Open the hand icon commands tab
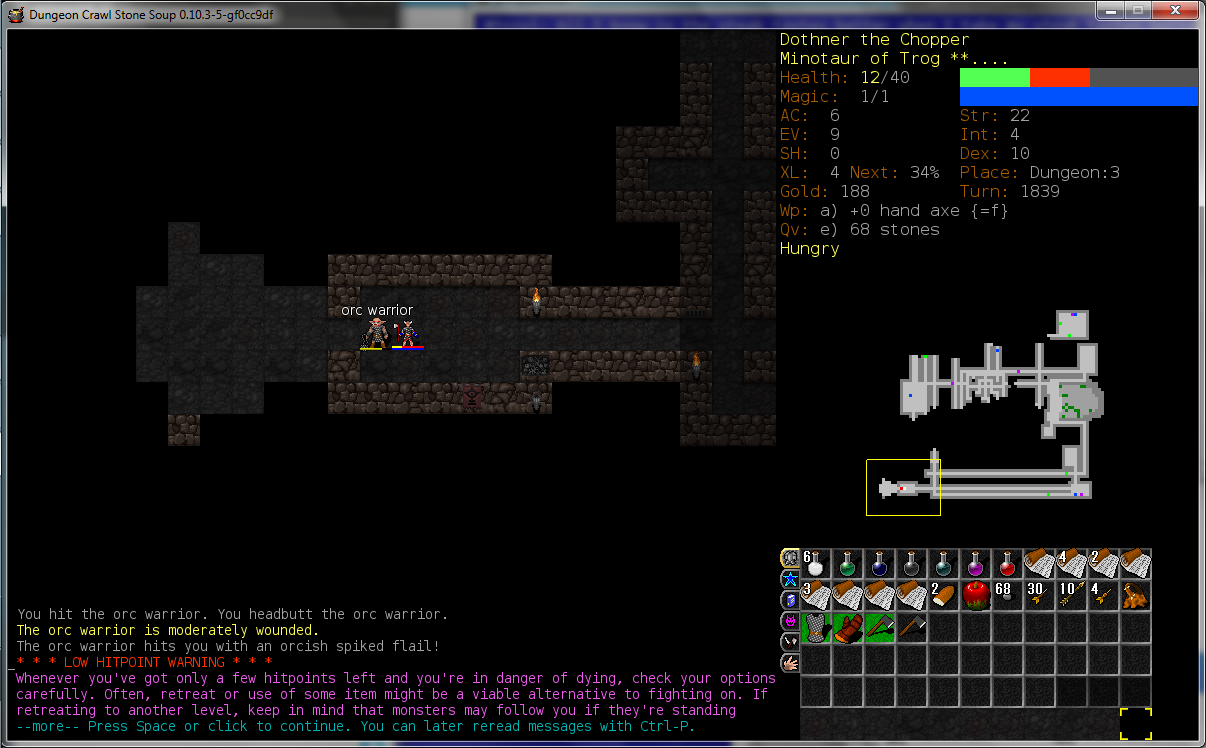The width and height of the screenshot is (1206, 748). click(x=789, y=663)
